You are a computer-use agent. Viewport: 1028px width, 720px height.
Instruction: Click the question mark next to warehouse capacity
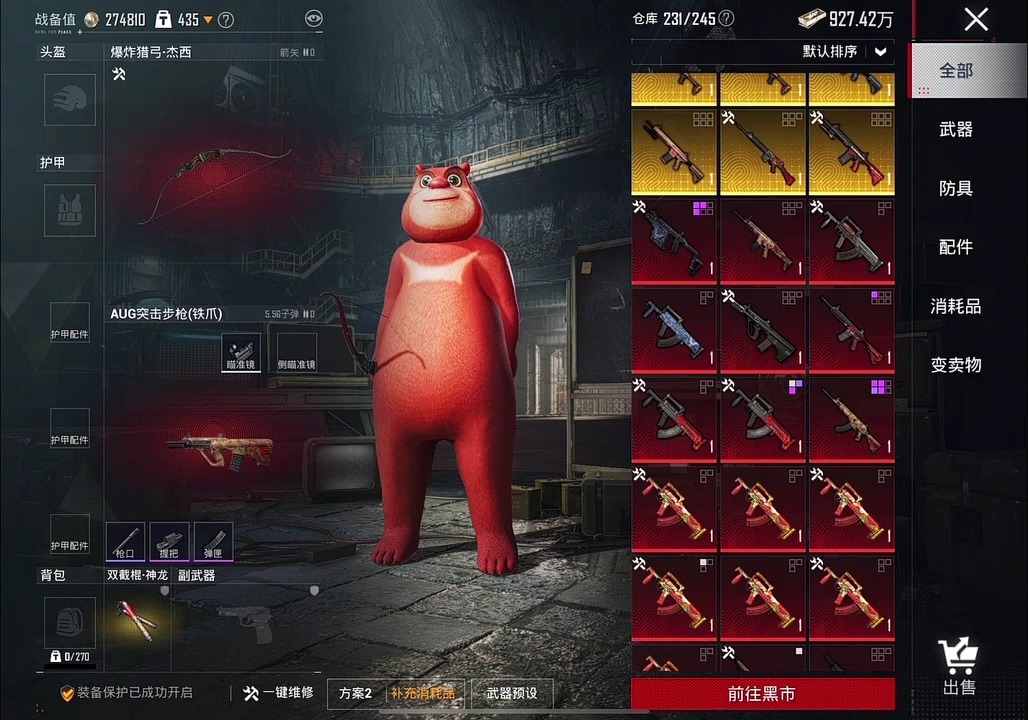click(726, 19)
